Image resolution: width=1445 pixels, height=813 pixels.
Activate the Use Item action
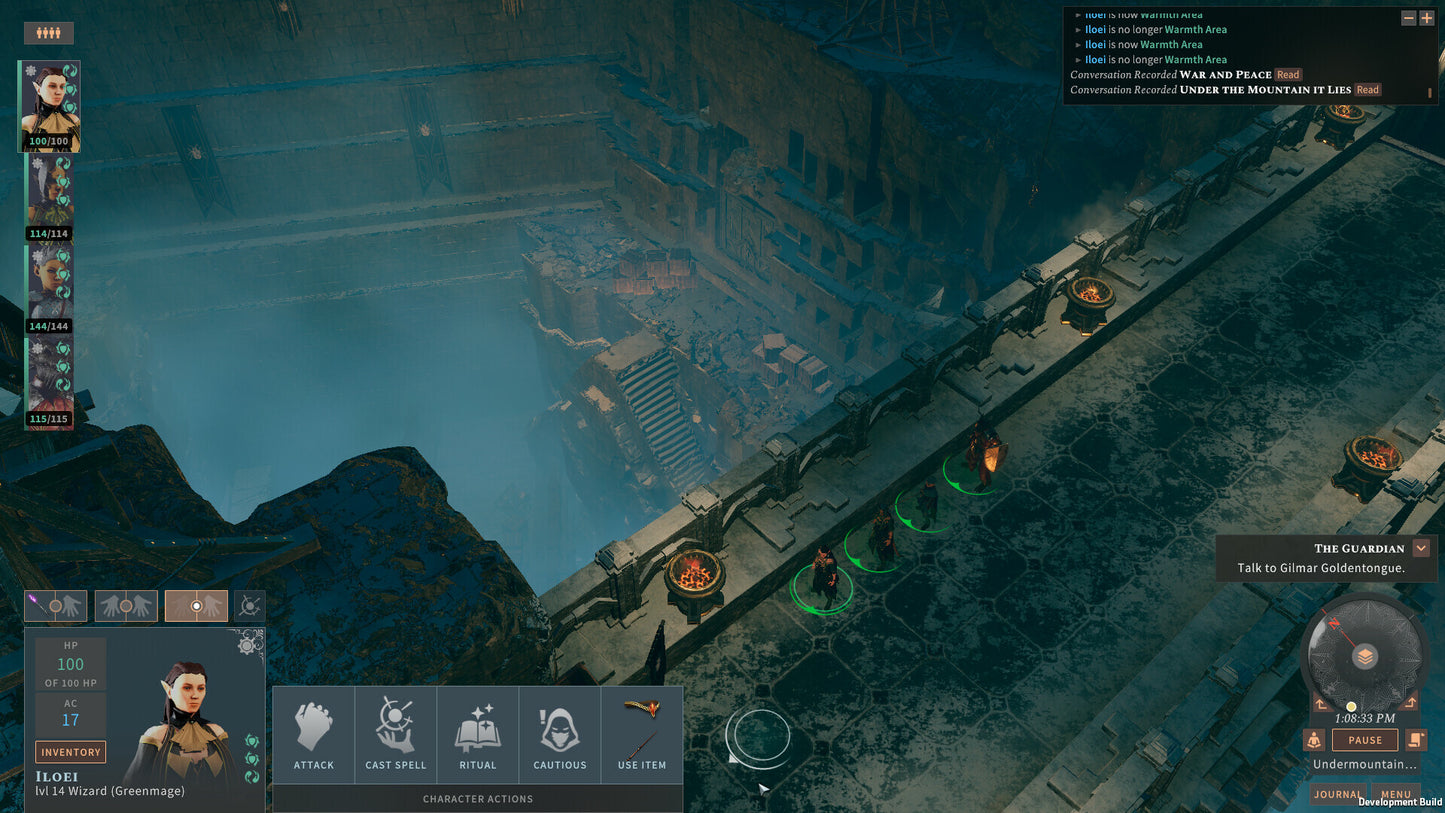(642, 735)
